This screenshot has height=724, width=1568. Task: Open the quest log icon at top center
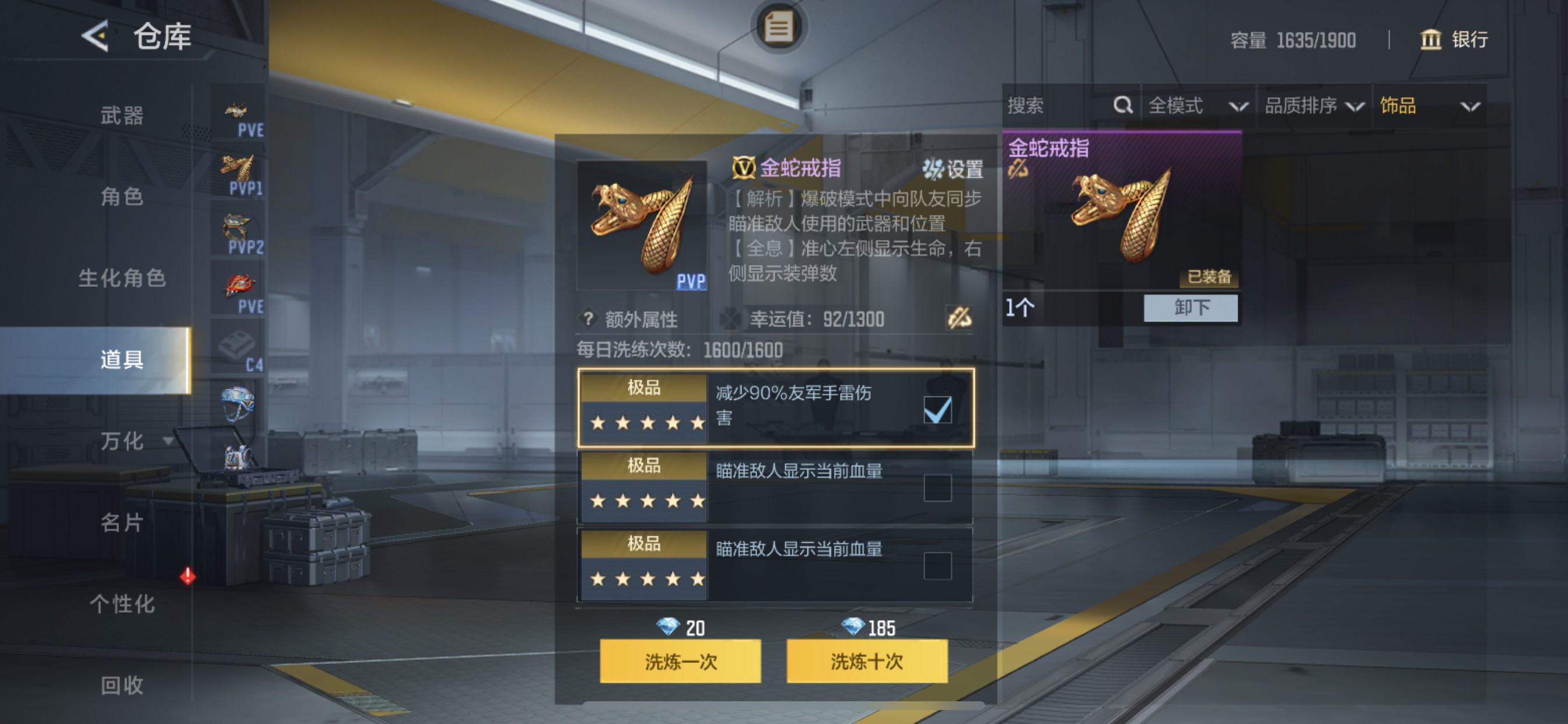click(x=781, y=26)
